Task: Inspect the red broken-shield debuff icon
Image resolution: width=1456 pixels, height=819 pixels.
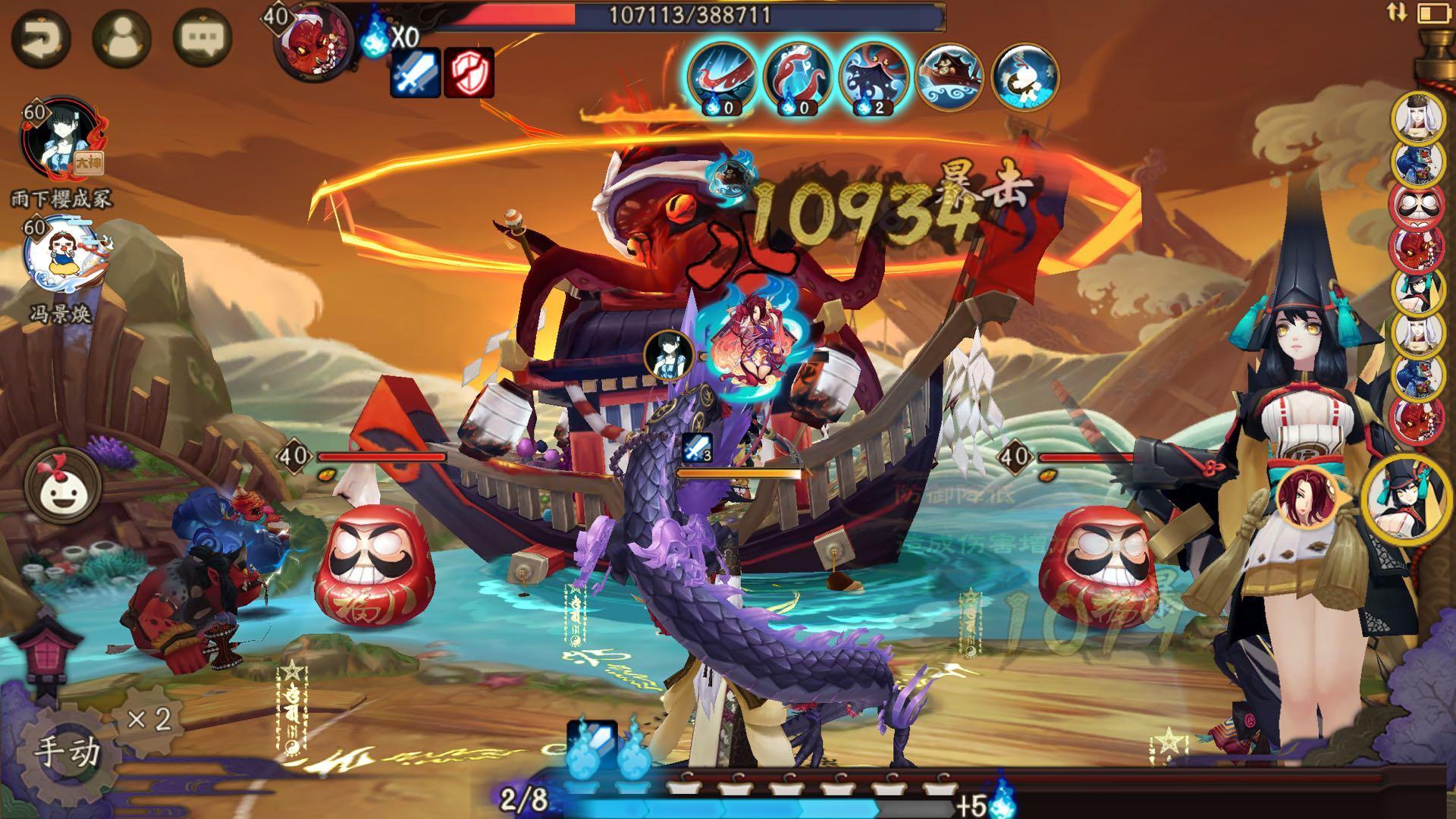Action: [469, 73]
